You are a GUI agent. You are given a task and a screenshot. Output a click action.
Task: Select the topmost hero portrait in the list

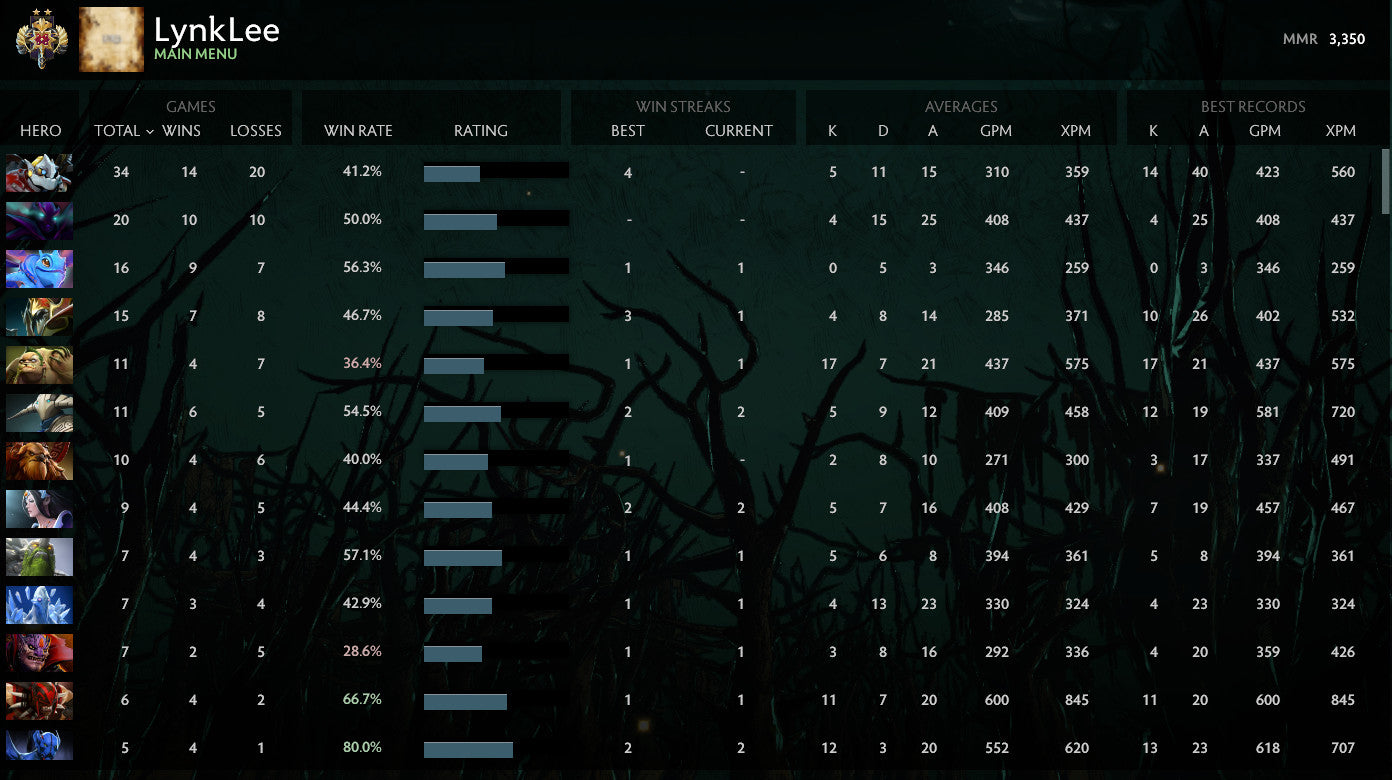pyautogui.click(x=39, y=173)
